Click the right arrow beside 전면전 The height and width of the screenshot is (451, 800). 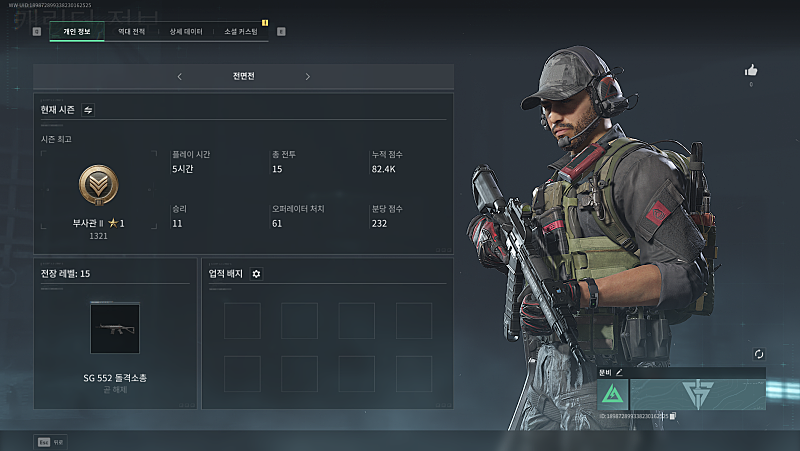[x=308, y=76]
